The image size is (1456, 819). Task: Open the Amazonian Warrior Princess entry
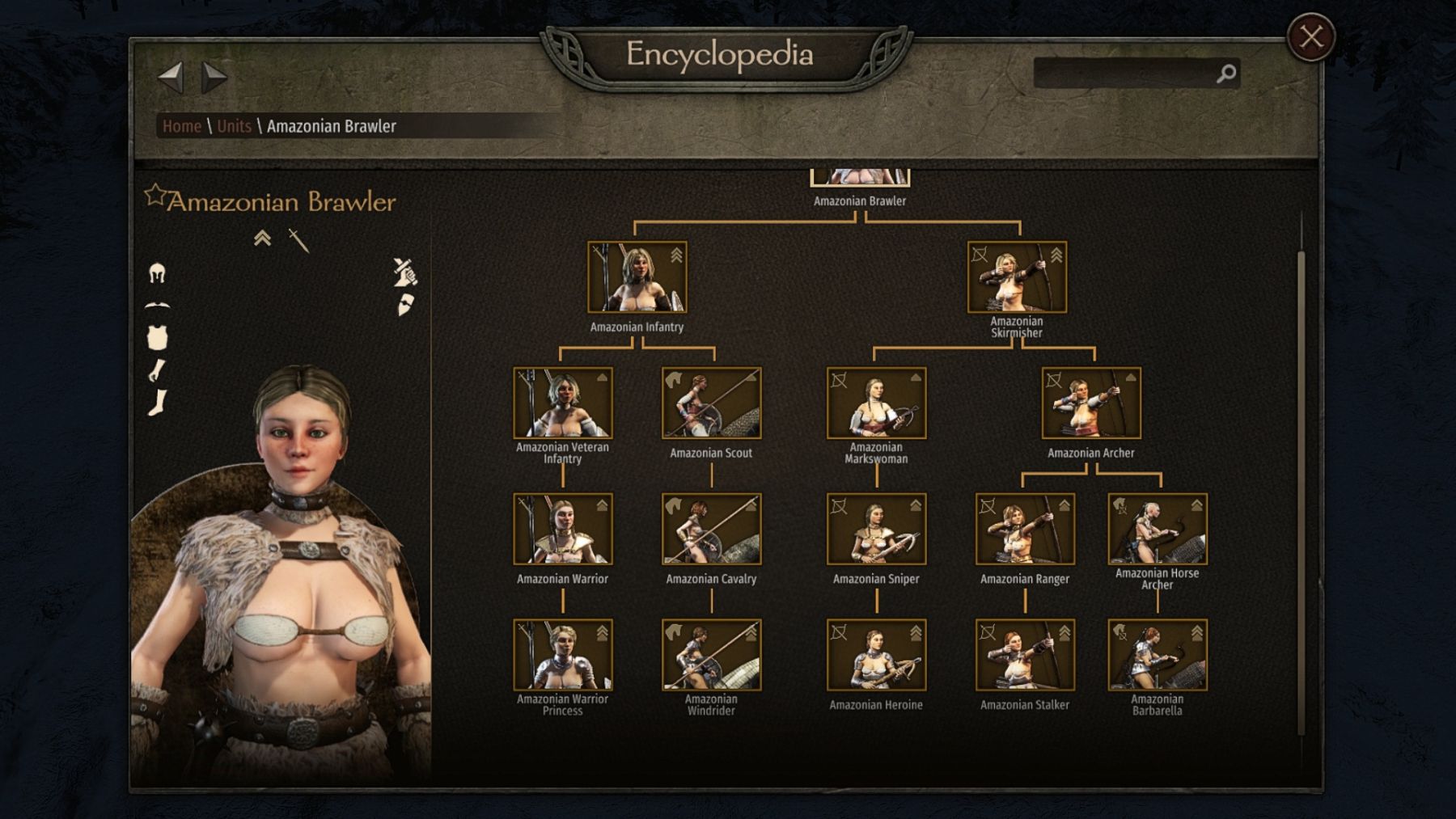pos(562,656)
